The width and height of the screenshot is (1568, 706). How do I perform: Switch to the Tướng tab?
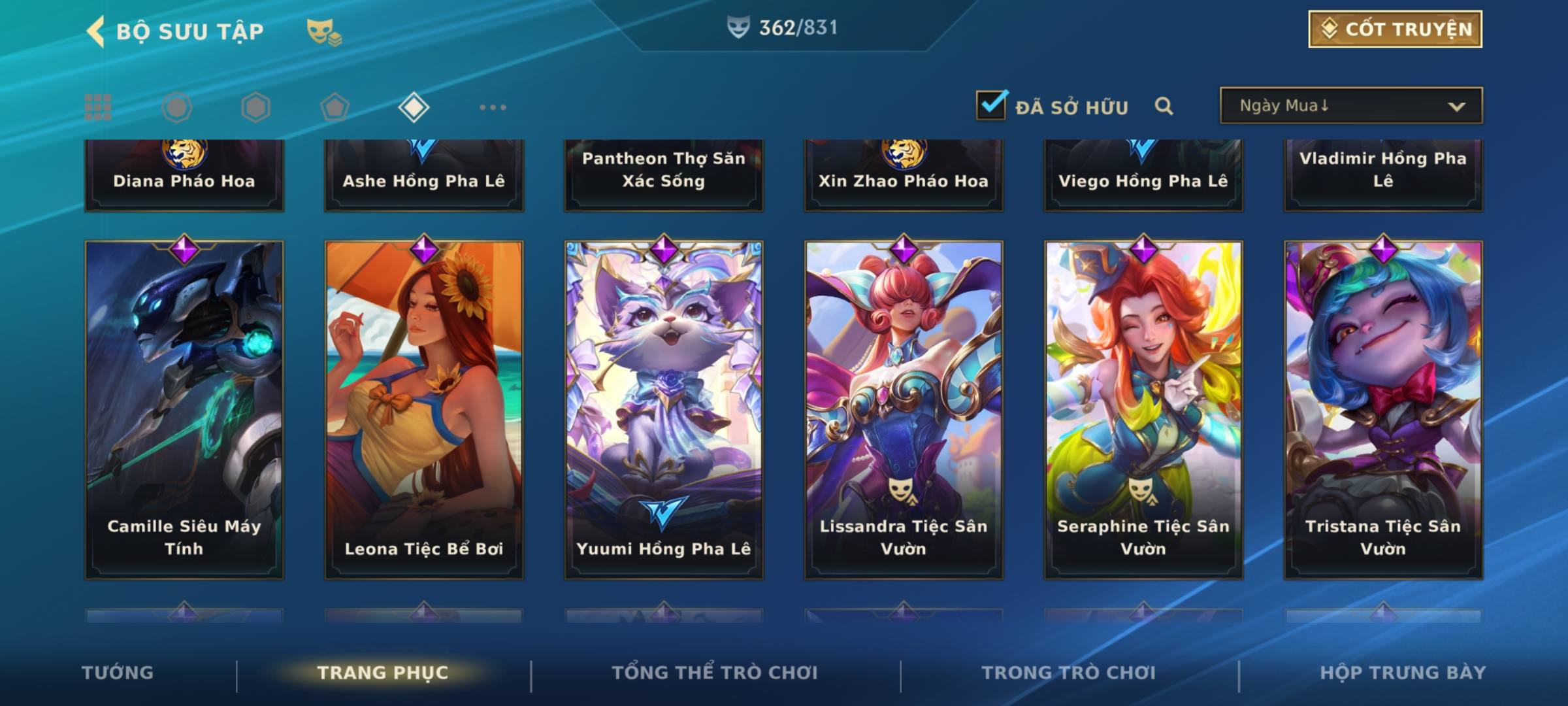click(x=118, y=673)
